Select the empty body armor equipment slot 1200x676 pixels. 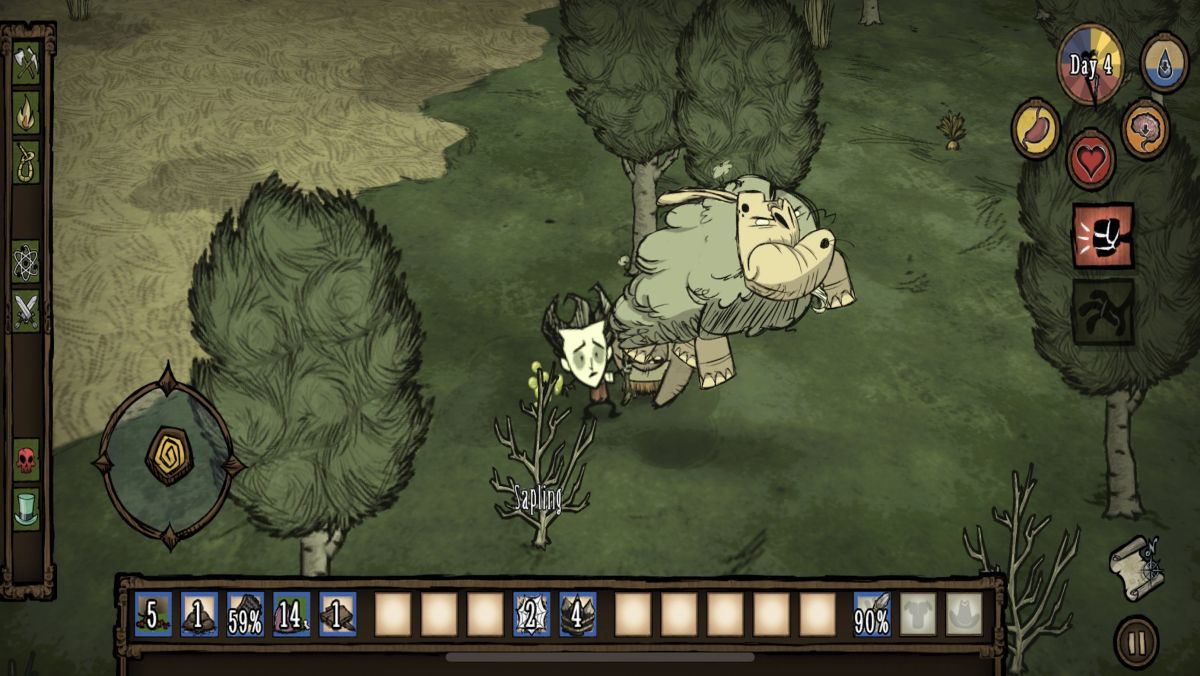point(918,614)
